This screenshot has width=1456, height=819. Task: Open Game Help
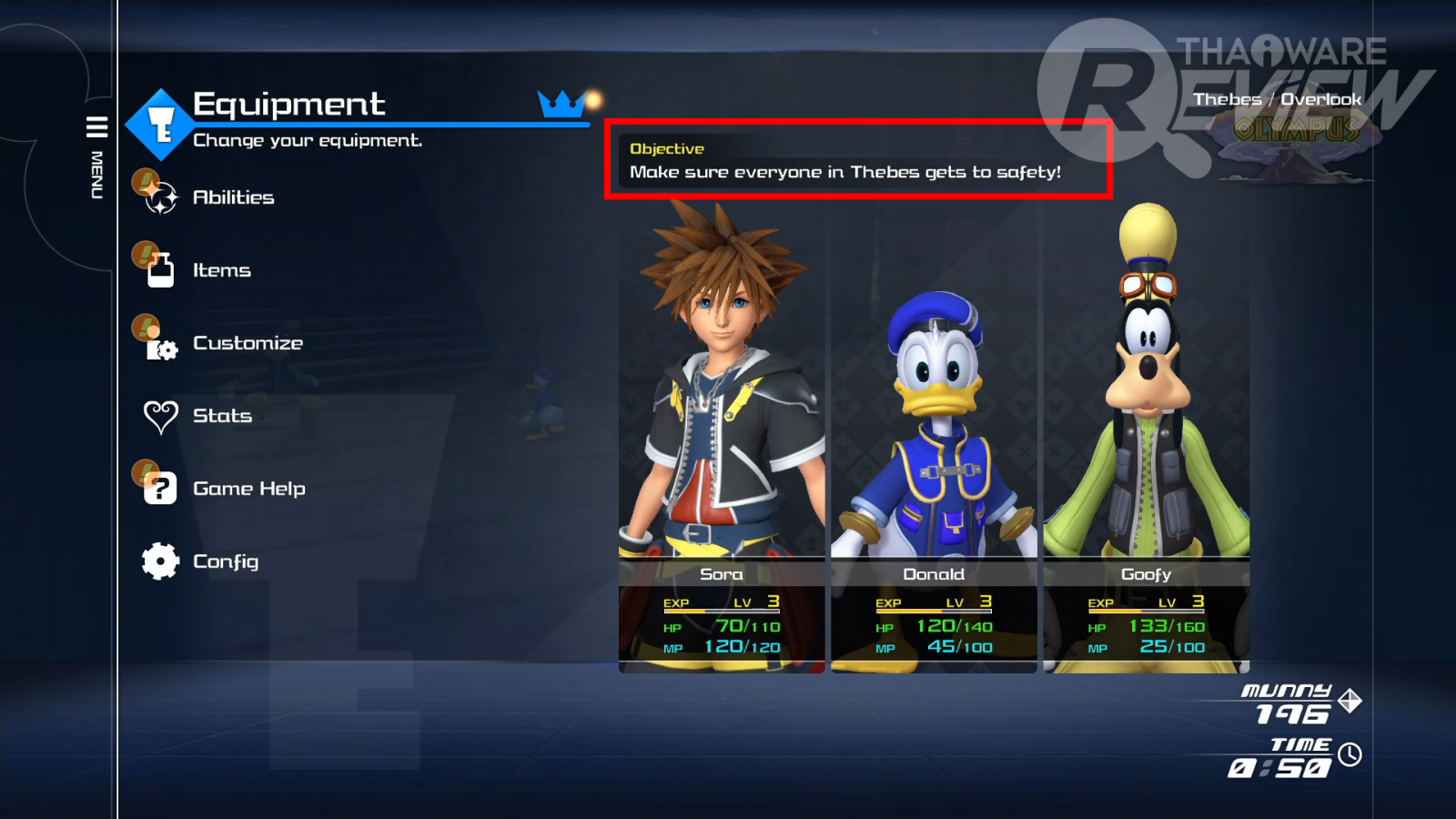pyautogui.click(x=248, y=489)
